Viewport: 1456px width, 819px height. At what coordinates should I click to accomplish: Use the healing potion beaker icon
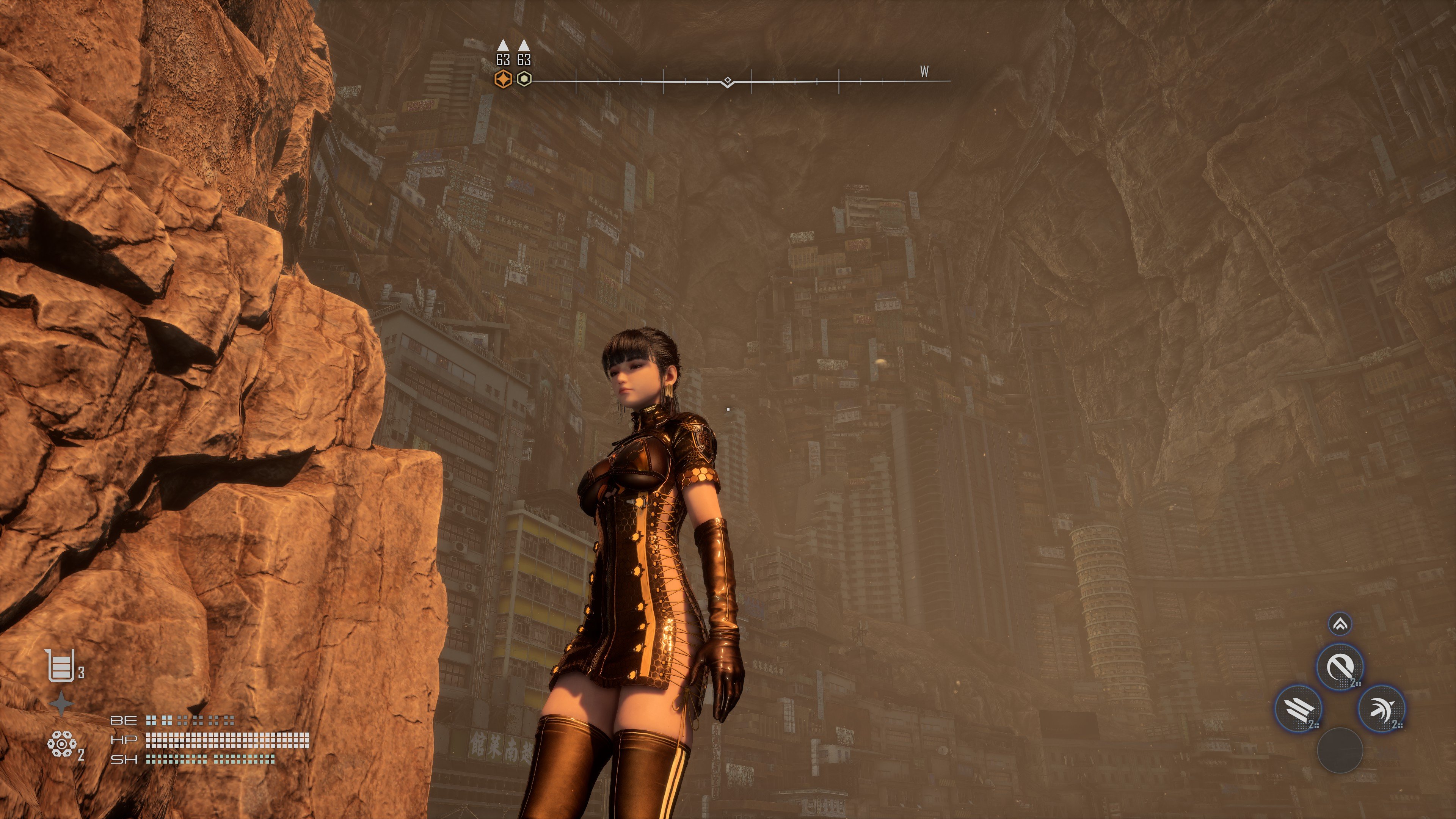coord(61,665)
